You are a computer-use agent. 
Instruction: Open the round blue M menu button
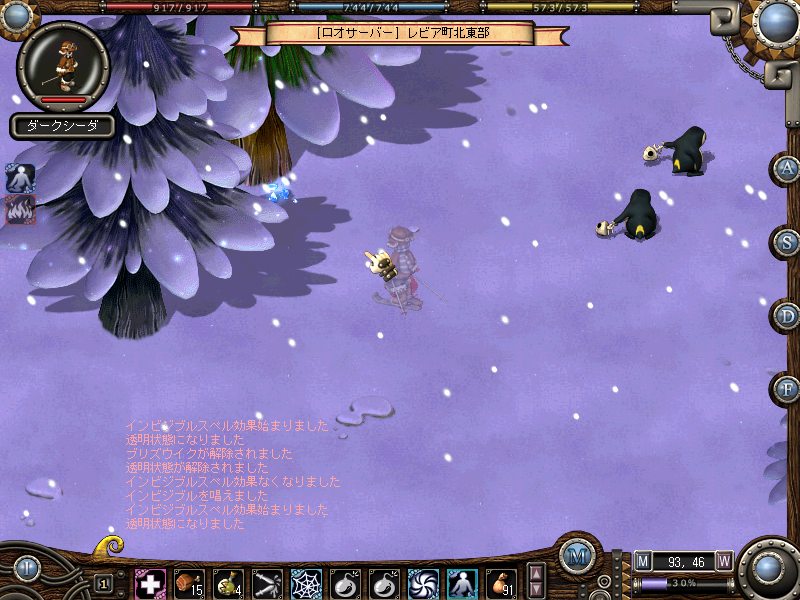click(x=576, y=556)
